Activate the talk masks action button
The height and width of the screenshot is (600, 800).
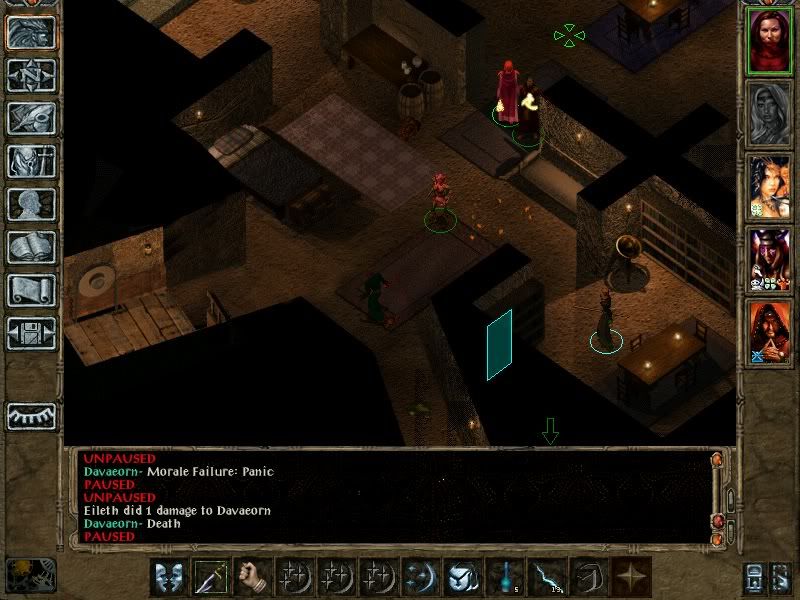coord(169,578)
